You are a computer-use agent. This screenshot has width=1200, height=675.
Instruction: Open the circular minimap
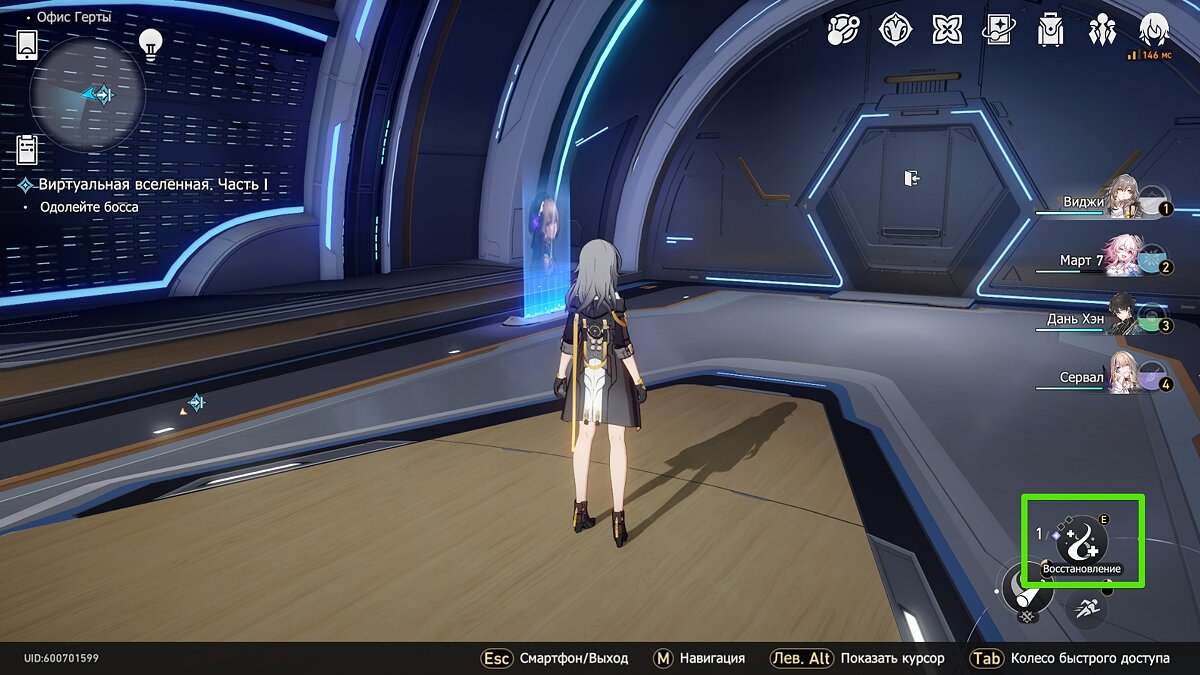tap(88, 94)
